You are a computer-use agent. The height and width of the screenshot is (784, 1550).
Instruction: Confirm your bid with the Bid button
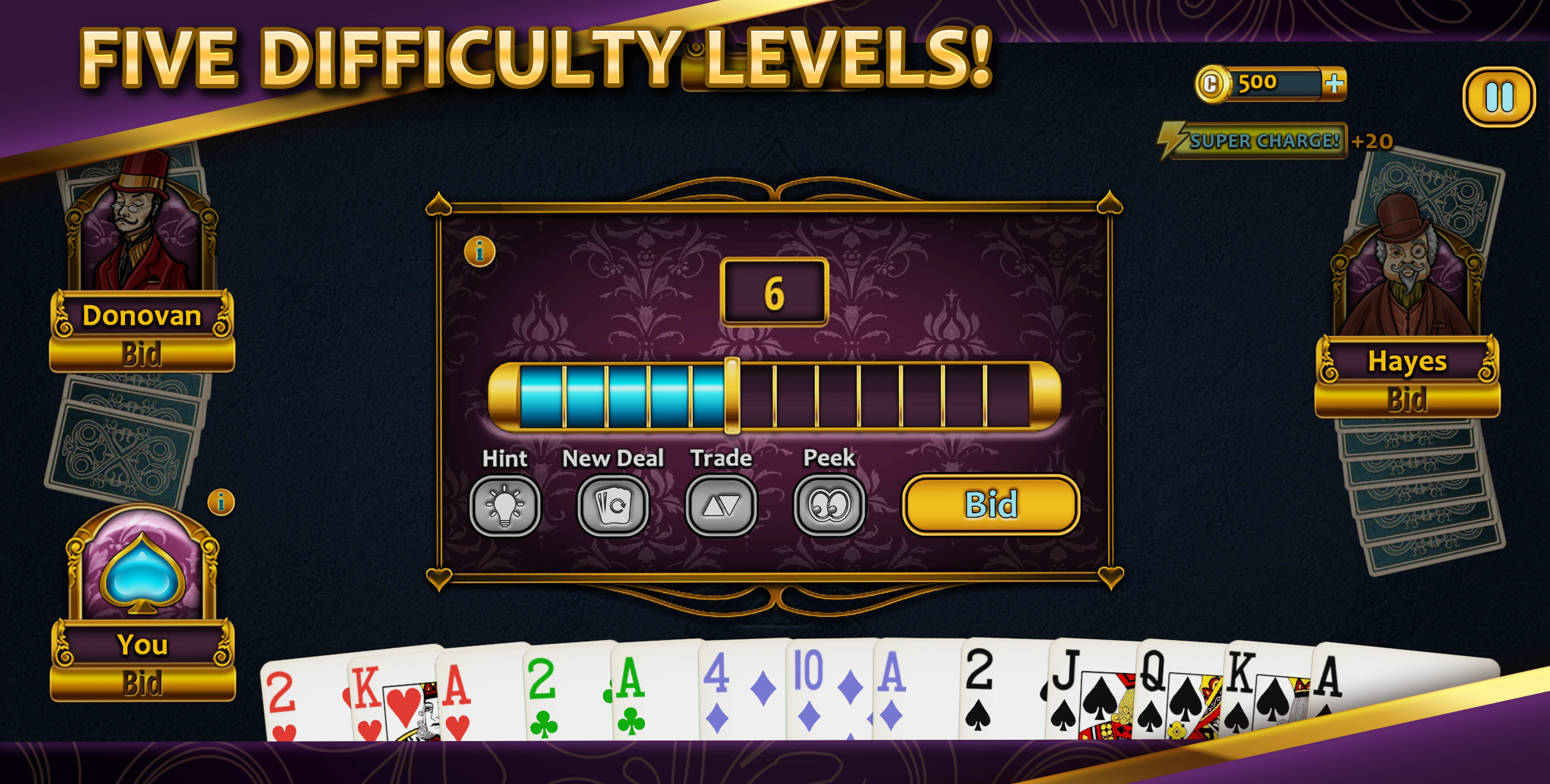click(990, 505)
